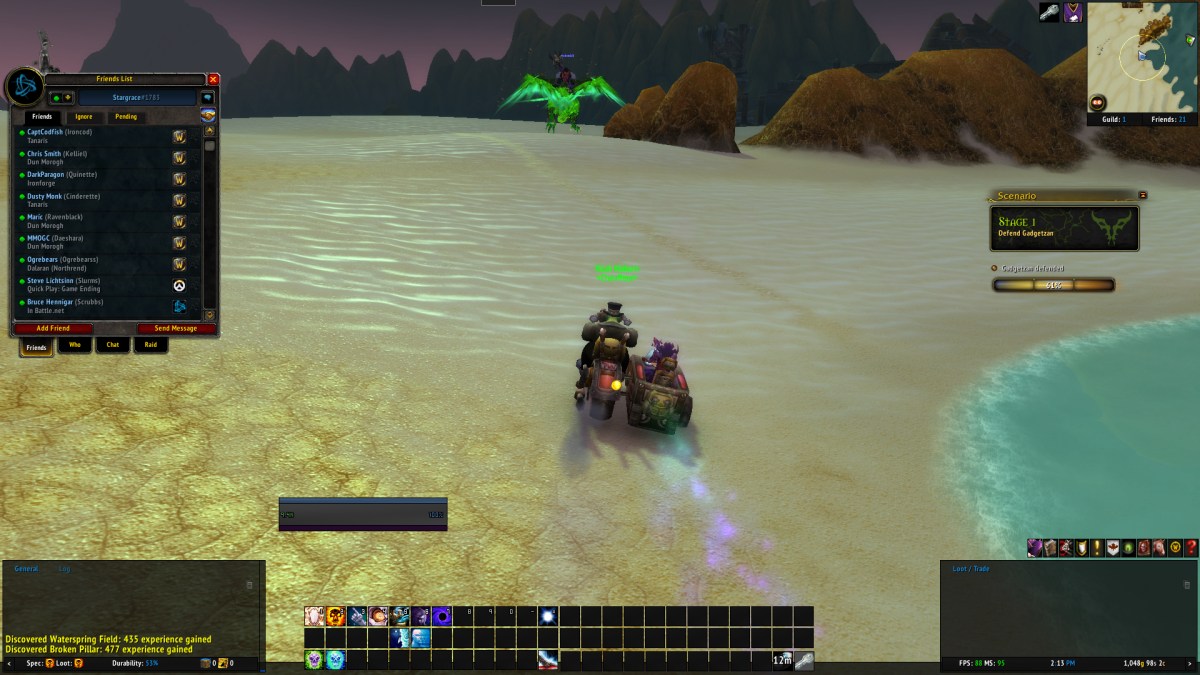Select the General chat tab
1200x675 pixels.
pyautogui.click(x=26, y=568)
